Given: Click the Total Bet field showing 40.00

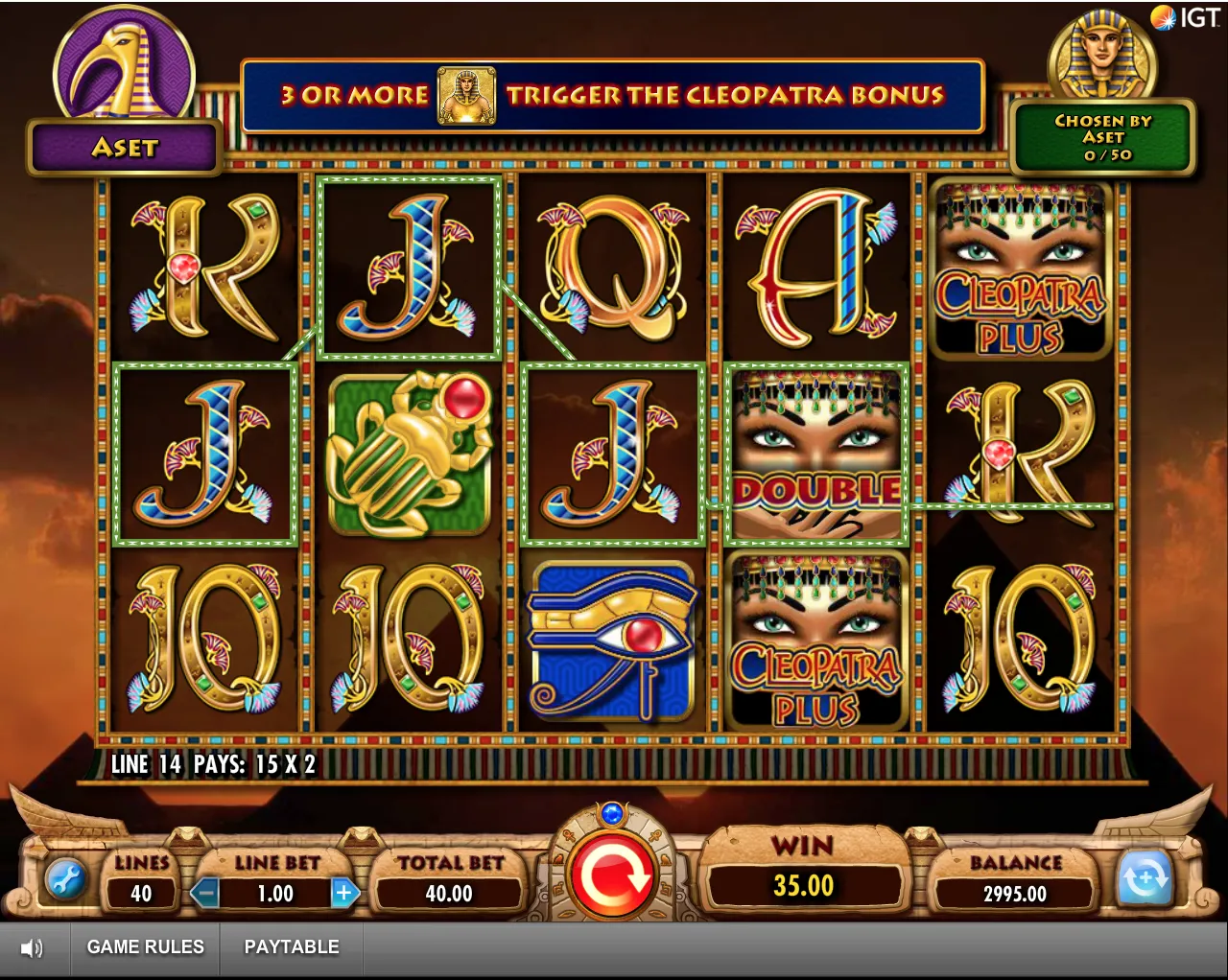Looking at the screenshot, I should coord(449,893).
